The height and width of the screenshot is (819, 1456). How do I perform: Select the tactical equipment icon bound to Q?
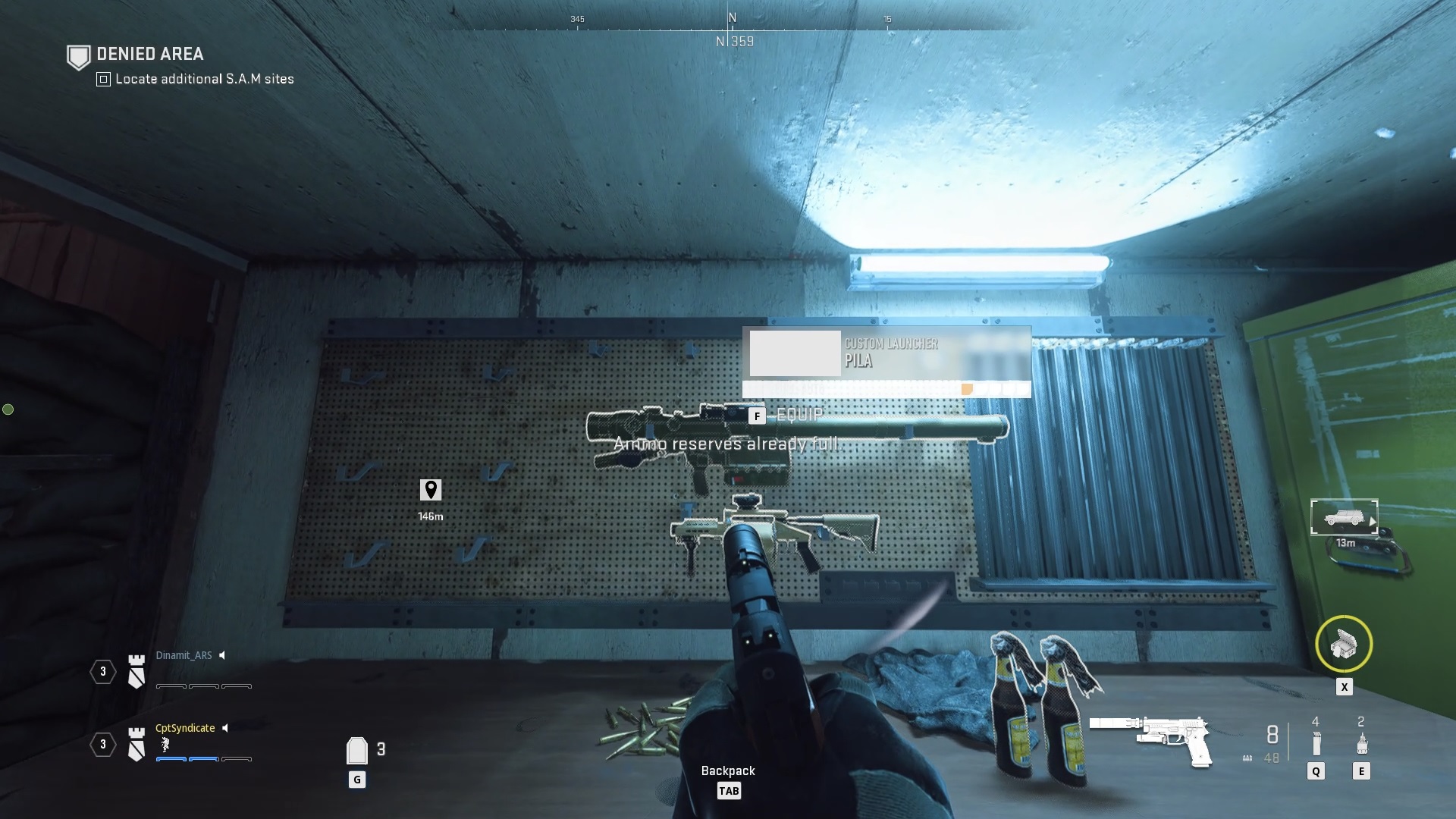1317,742
